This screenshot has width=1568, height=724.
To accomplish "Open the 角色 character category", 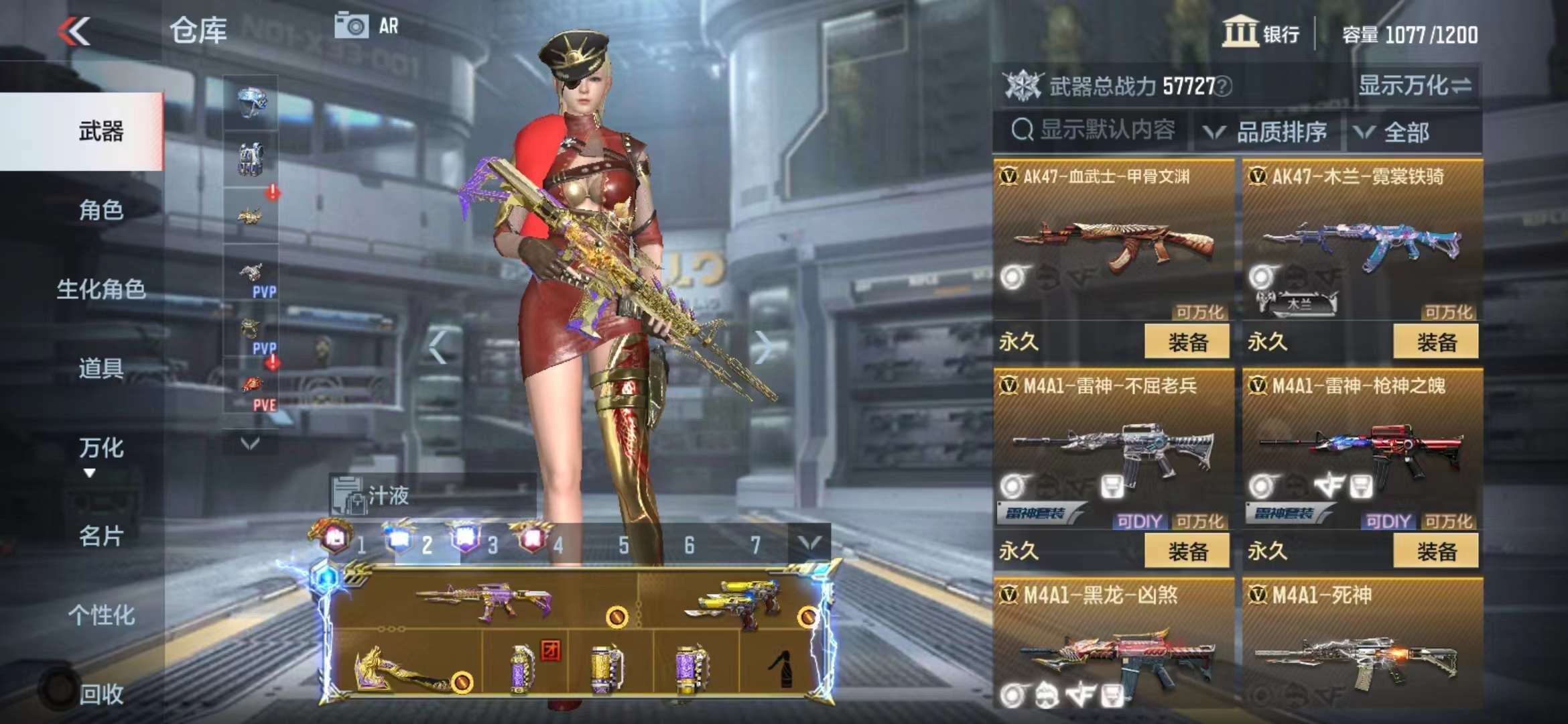I will pyautogui.click(x=101, y=210).
